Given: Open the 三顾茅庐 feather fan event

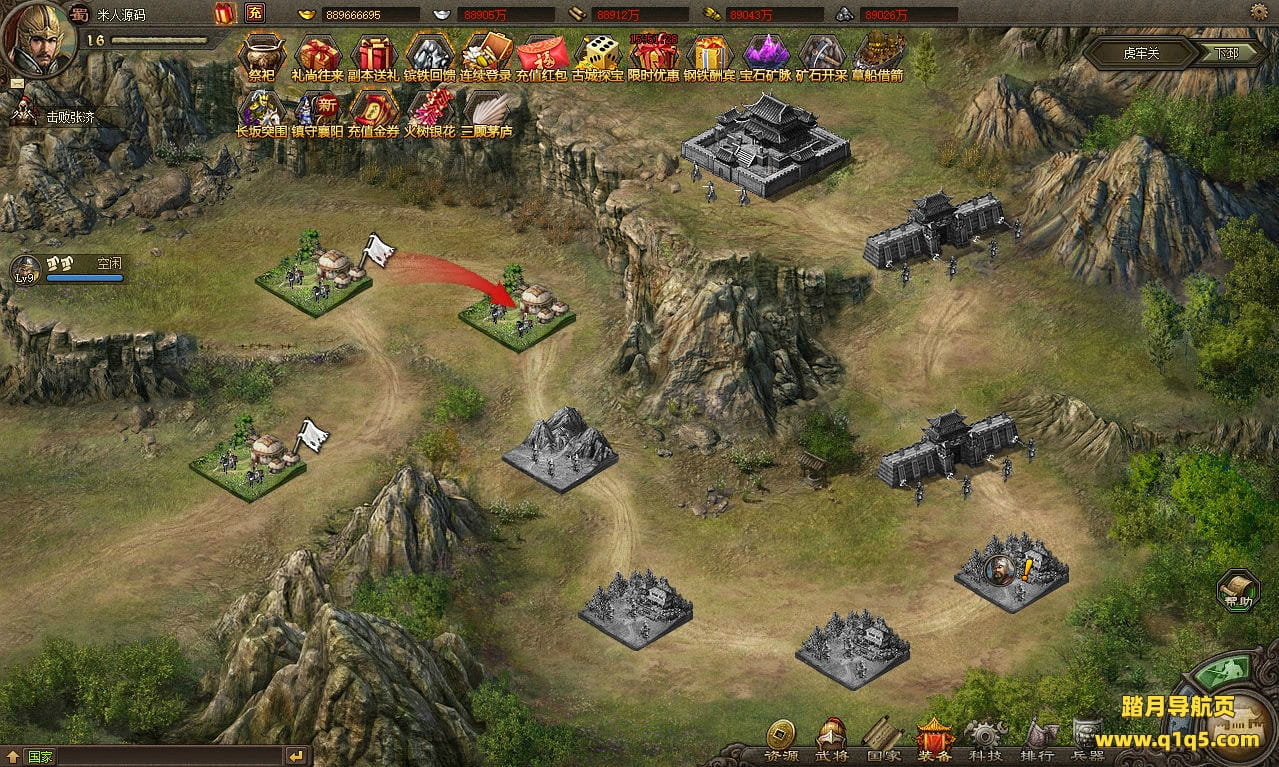Looking at the screenshot, I should tap(486, 110).
